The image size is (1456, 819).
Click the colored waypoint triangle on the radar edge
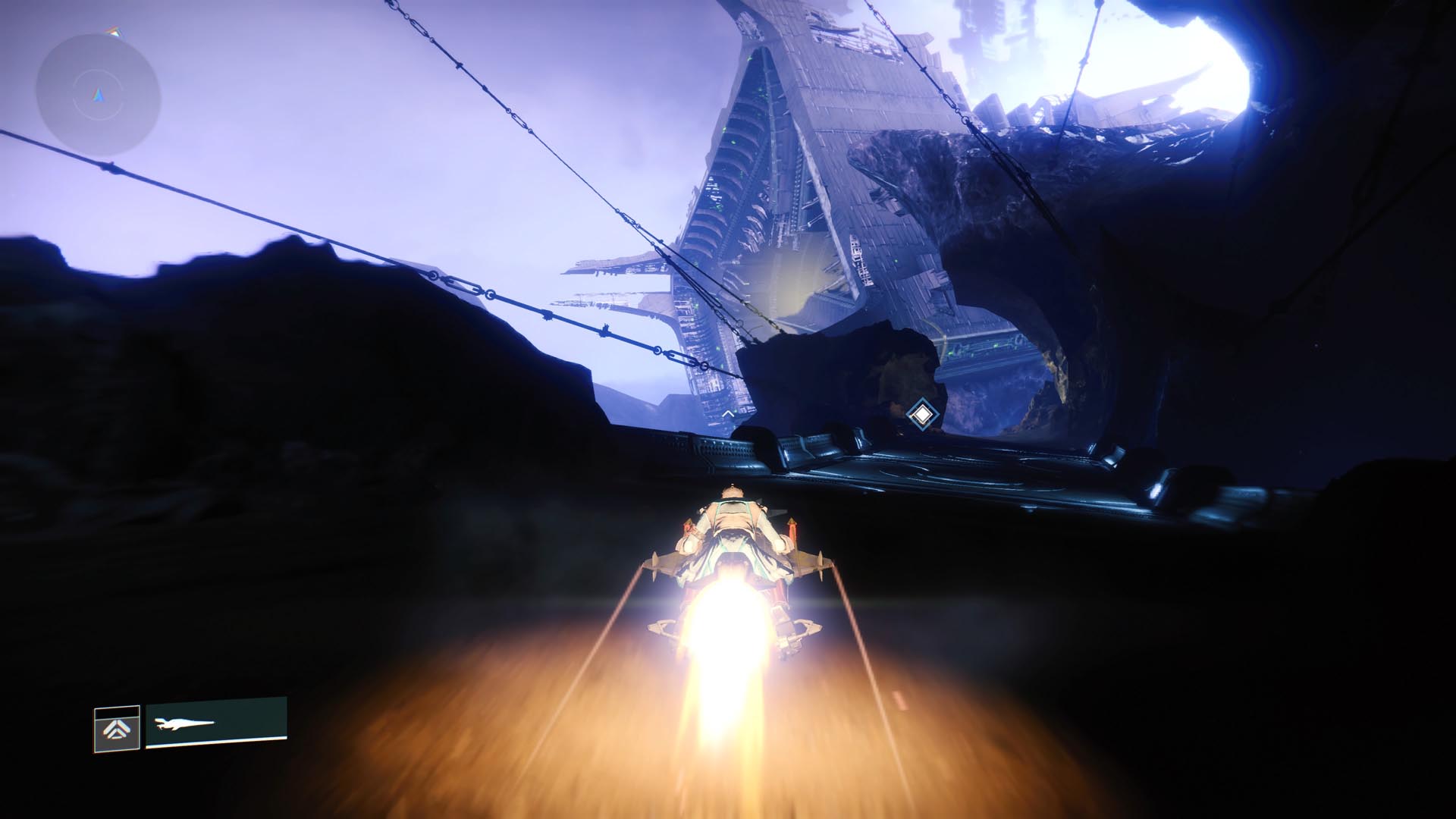click(x=115, y=33)
